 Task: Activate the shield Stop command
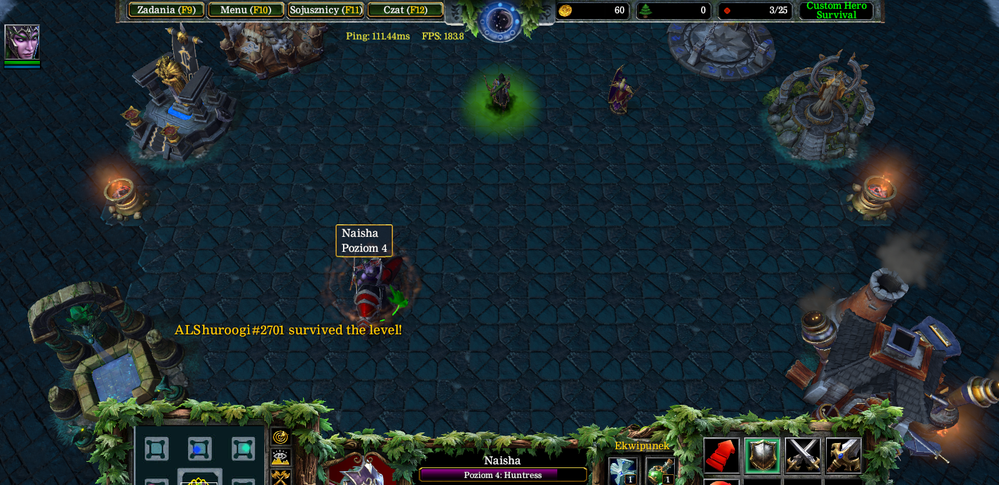coord(762,455)
